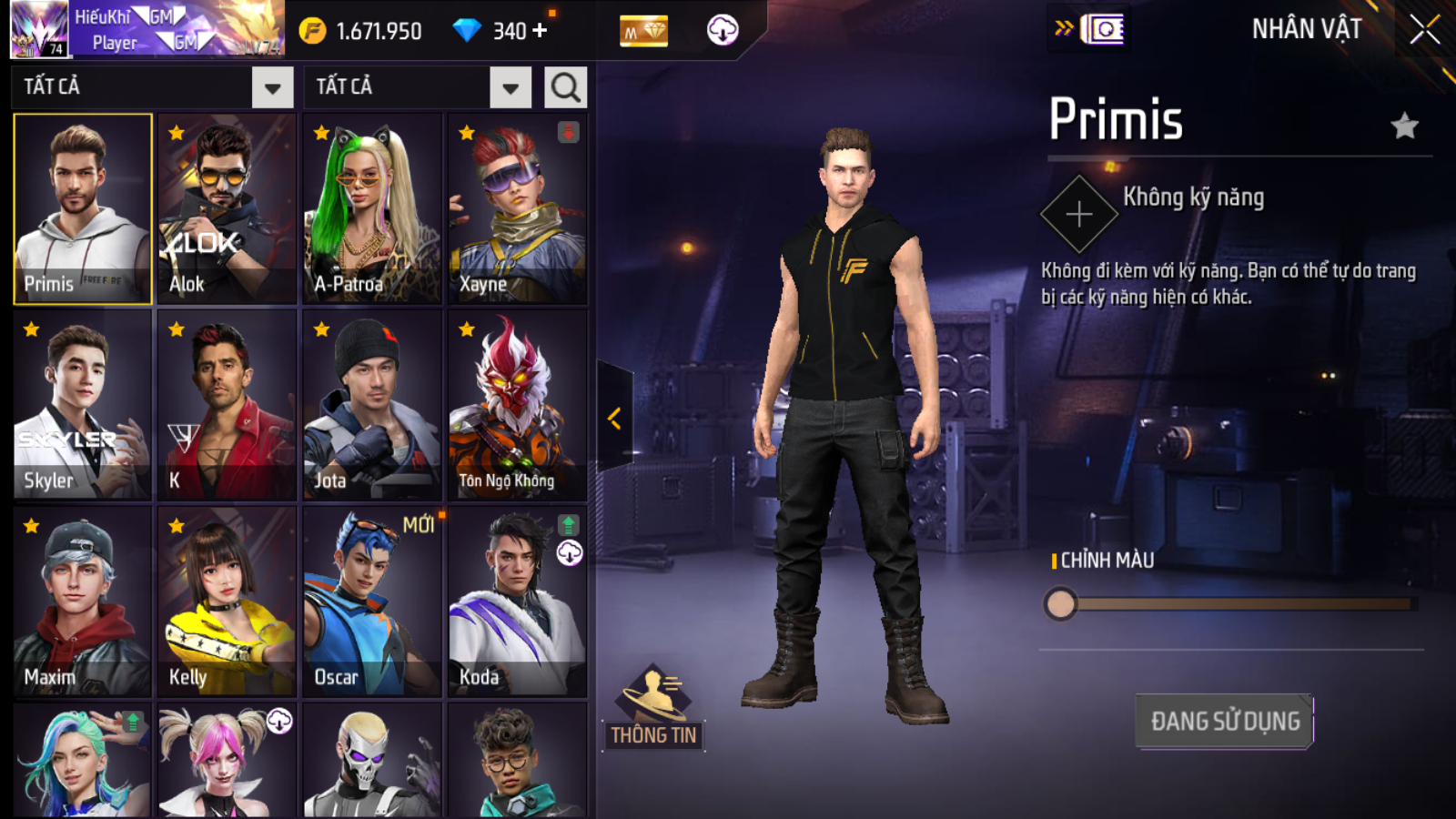Open character K's card
Viewport: 1456px width, 819px height.
[x=227, y=405]
